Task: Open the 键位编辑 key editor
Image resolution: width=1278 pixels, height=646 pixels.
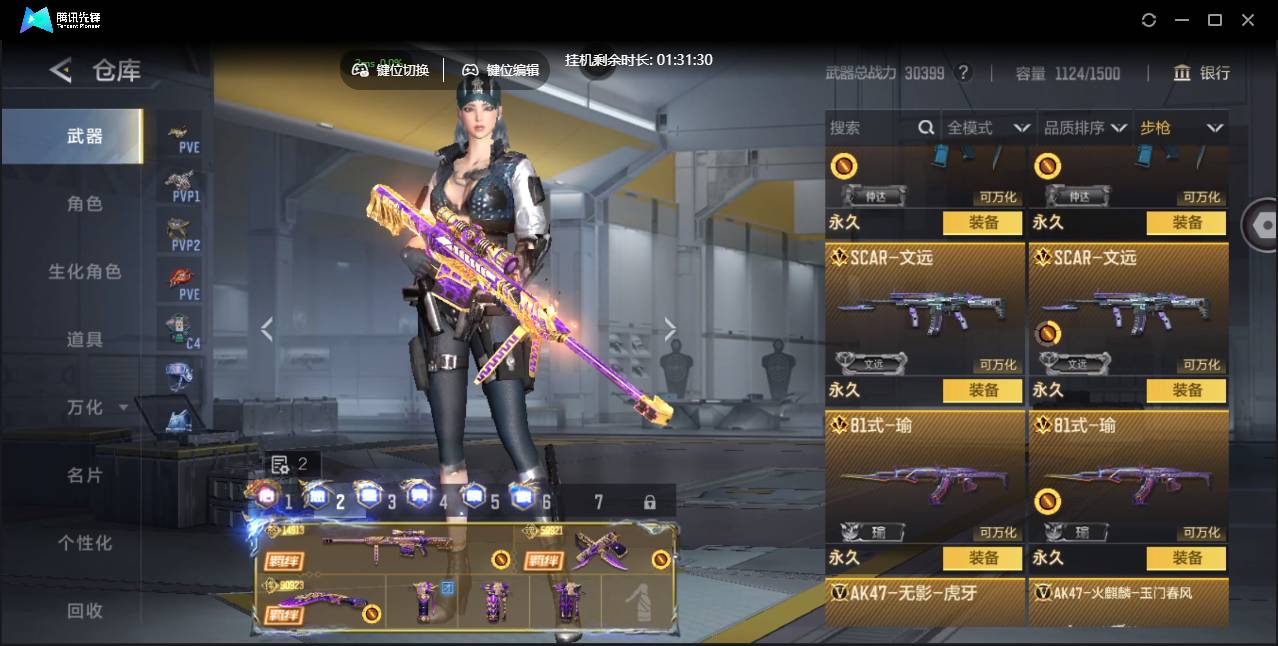Action: coord(500,70)
